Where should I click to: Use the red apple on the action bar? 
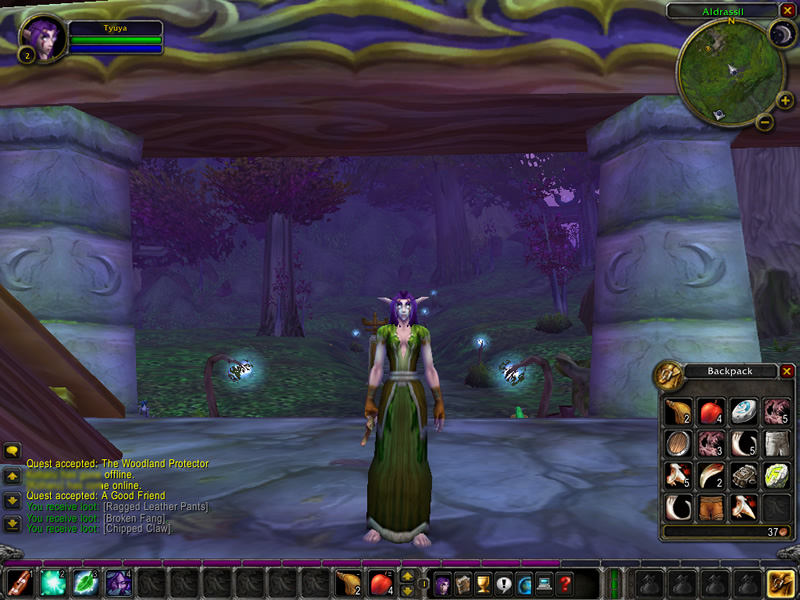pos(381,582)
